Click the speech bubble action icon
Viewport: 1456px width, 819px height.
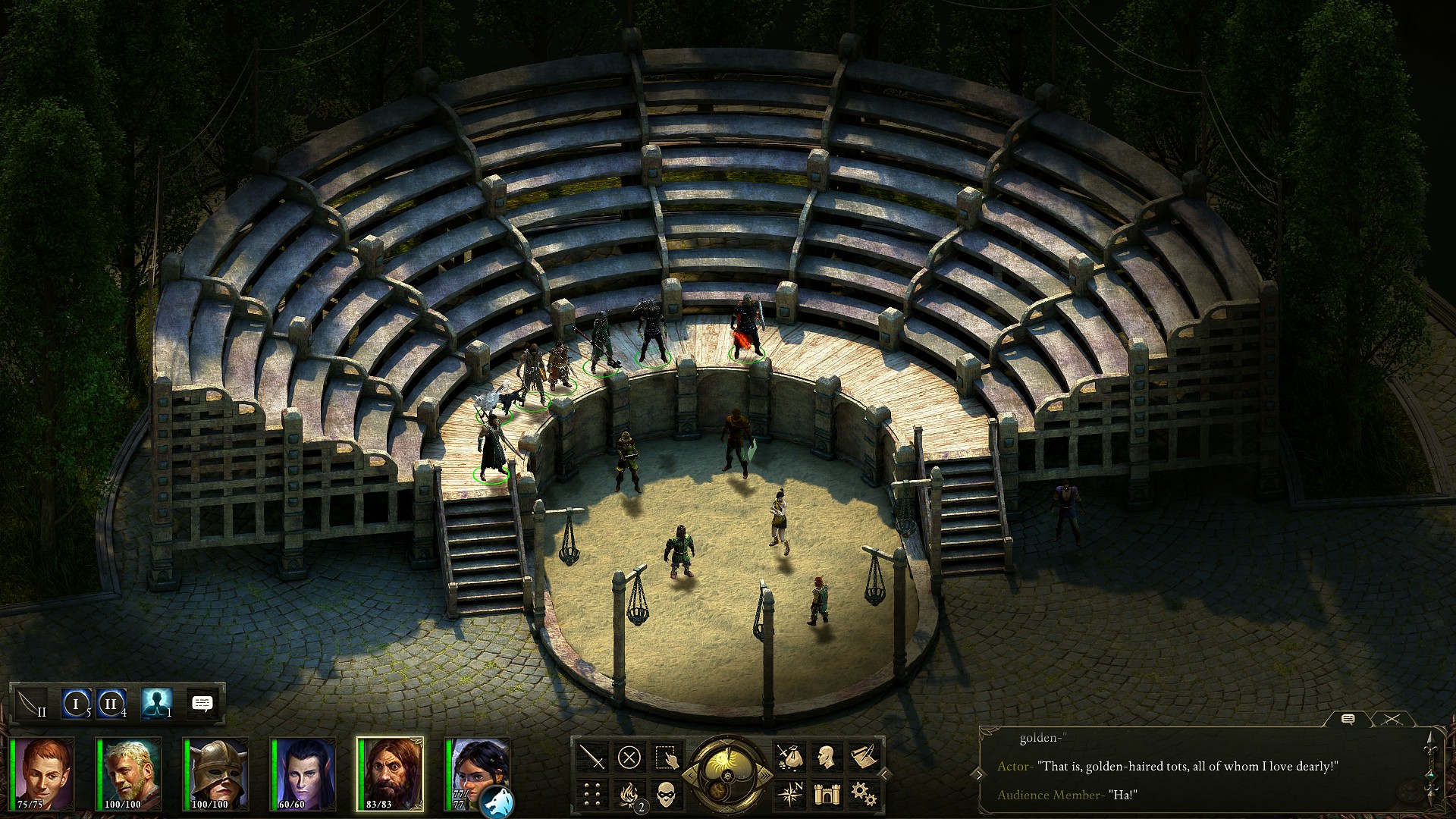click(202, 704)
